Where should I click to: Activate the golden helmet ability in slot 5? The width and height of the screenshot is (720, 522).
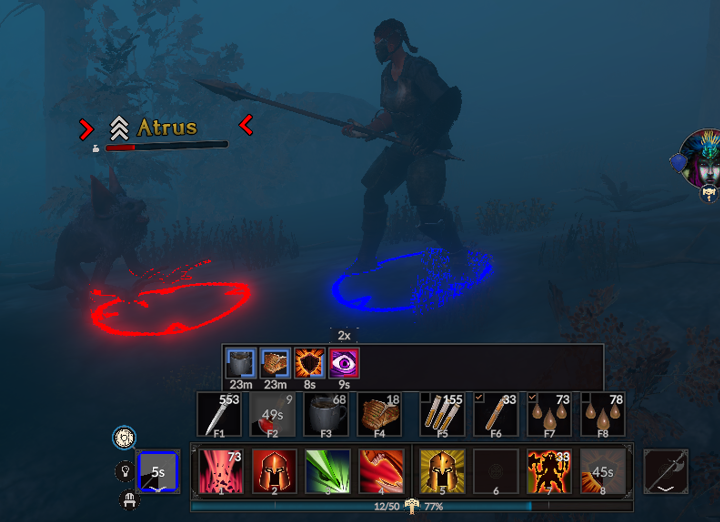pos(441,471)
